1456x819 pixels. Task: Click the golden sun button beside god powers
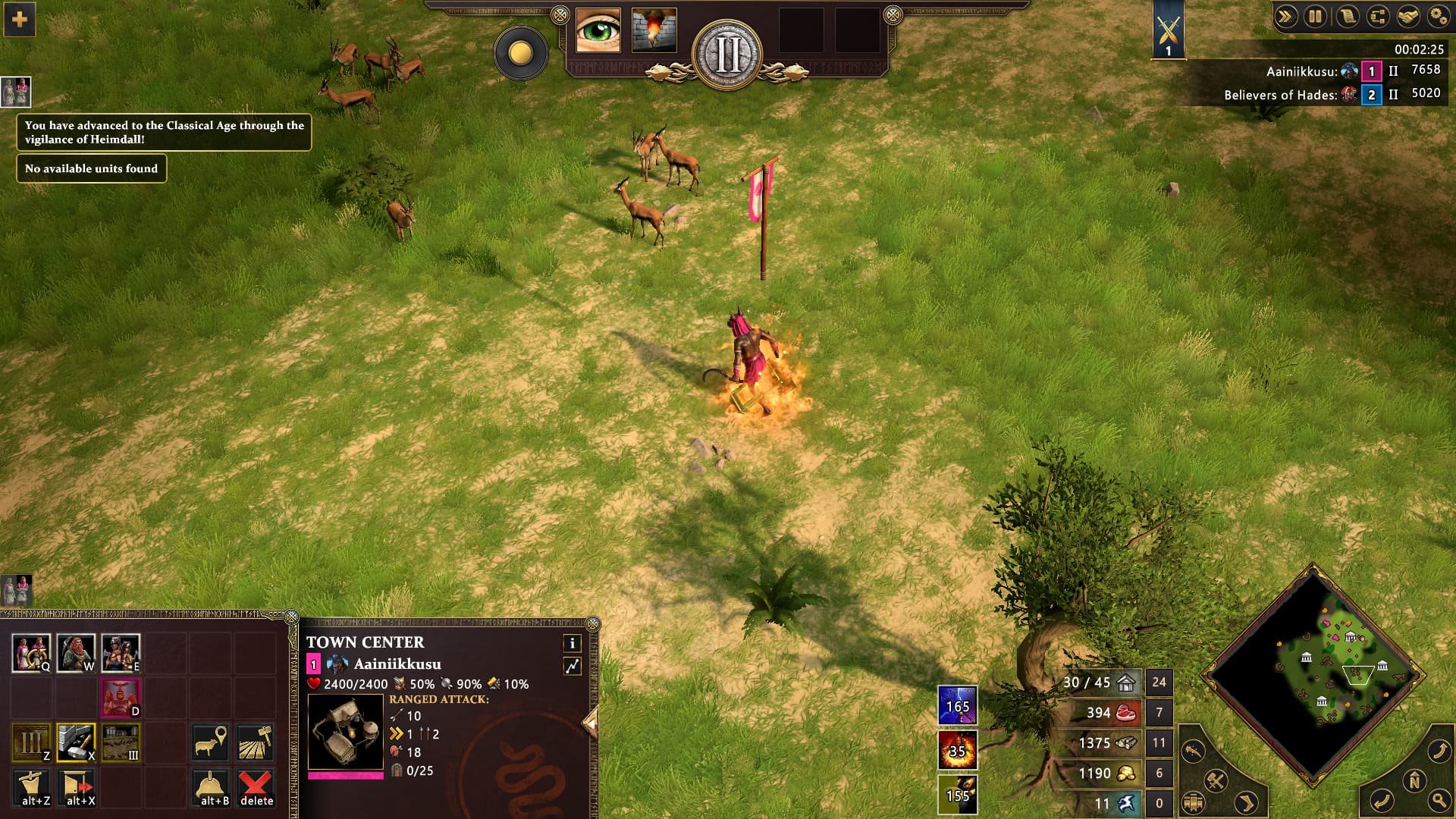coord(520,53)
